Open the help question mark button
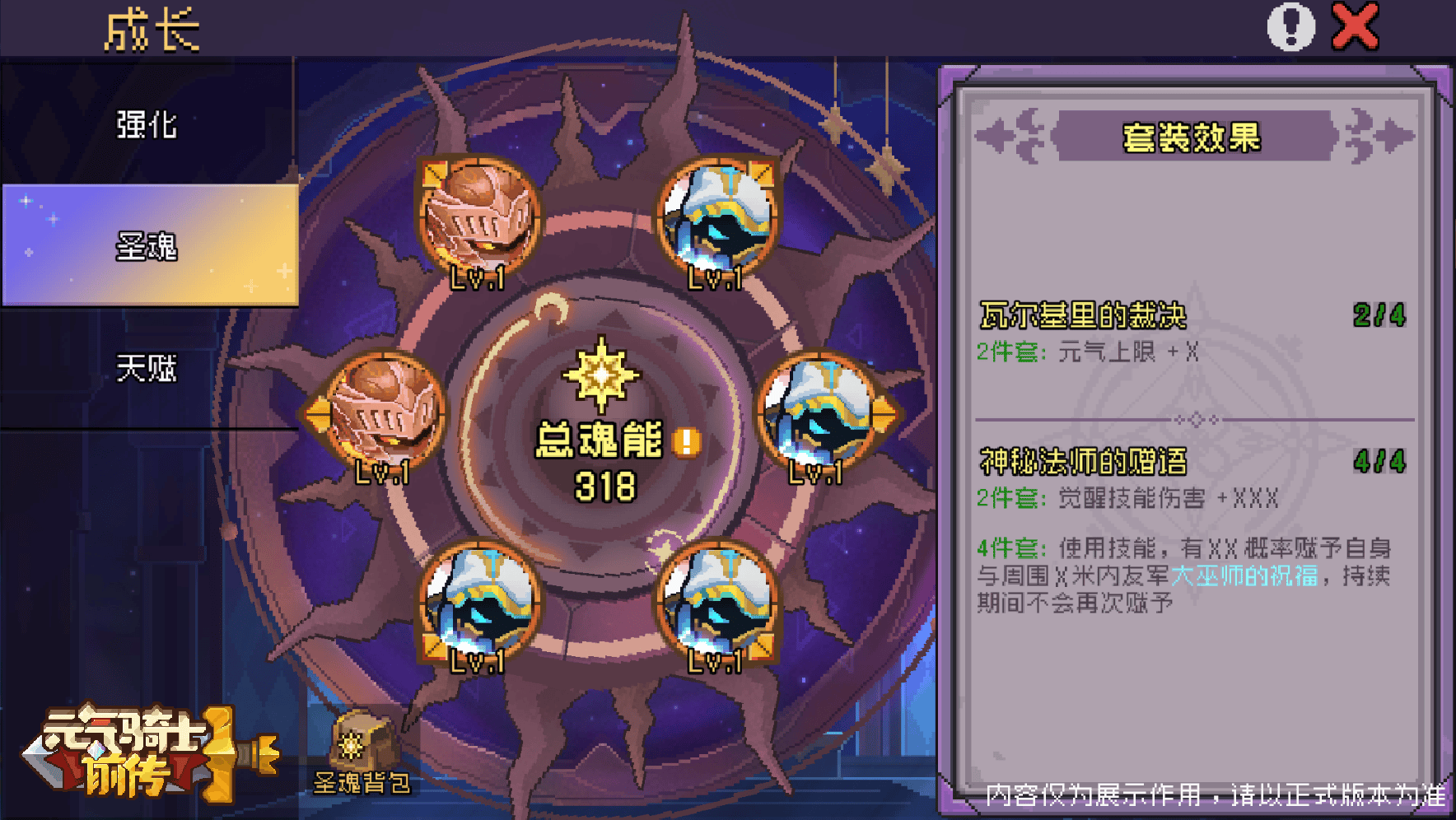 click(1290, 26)
